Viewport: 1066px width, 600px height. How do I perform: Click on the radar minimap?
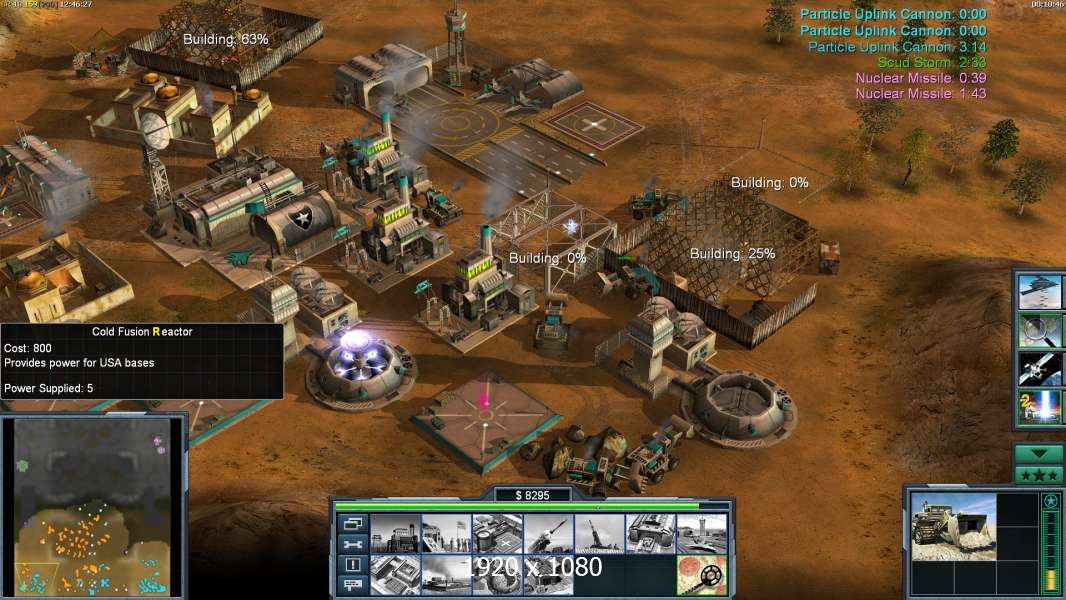[93, 505]
